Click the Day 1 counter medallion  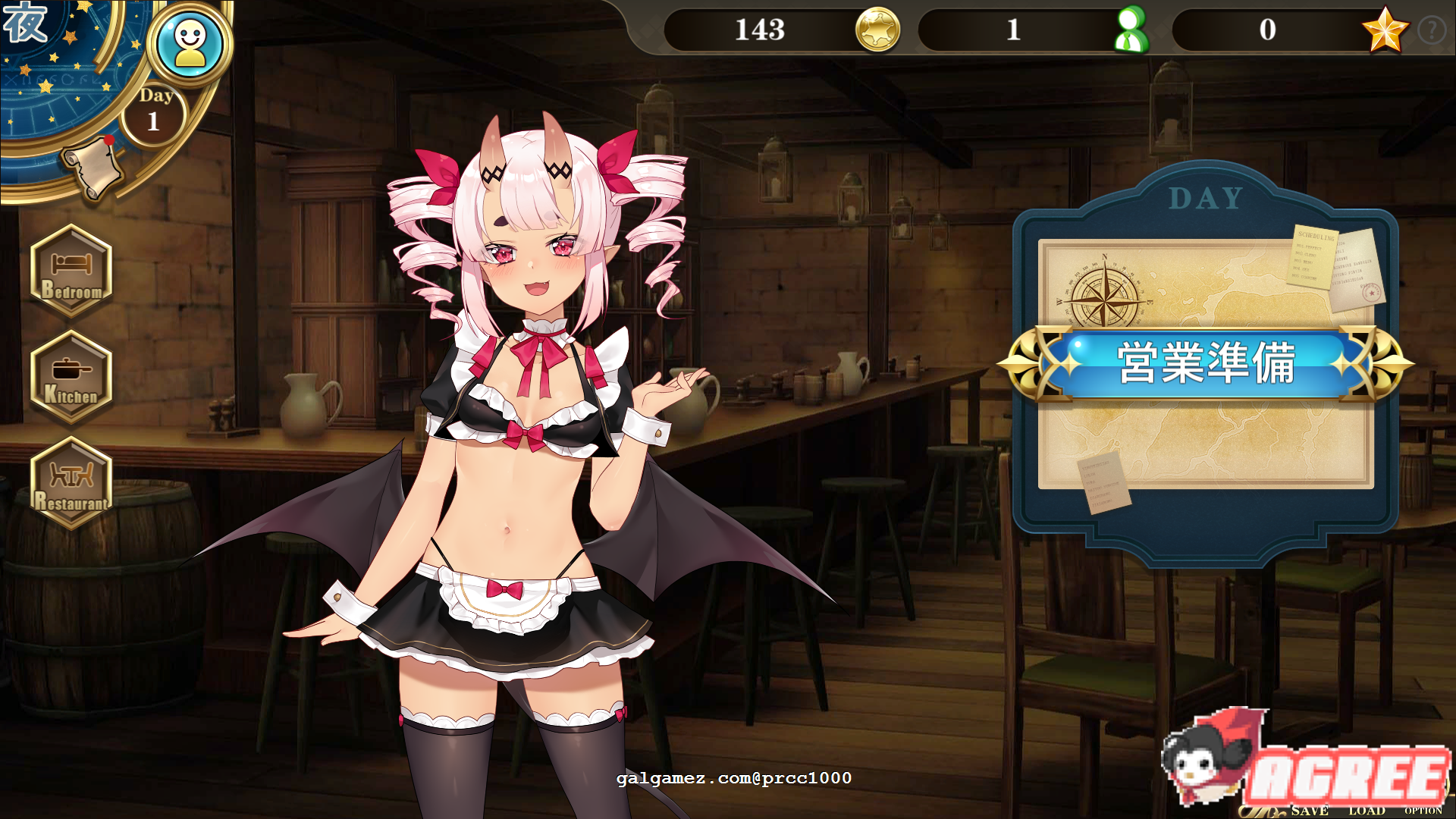coord(153,112)
